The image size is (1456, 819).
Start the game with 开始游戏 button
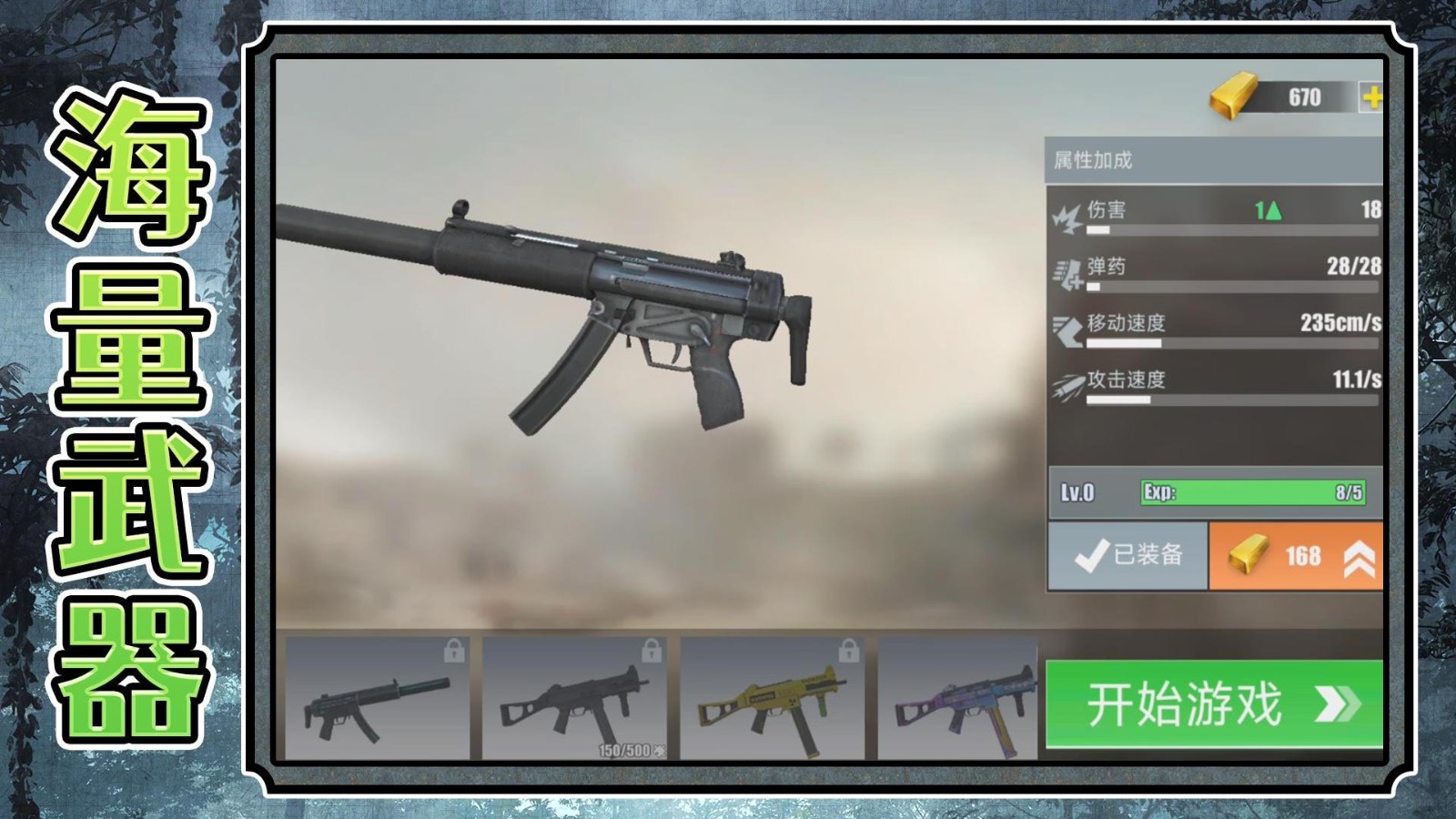pos(1214,704)
